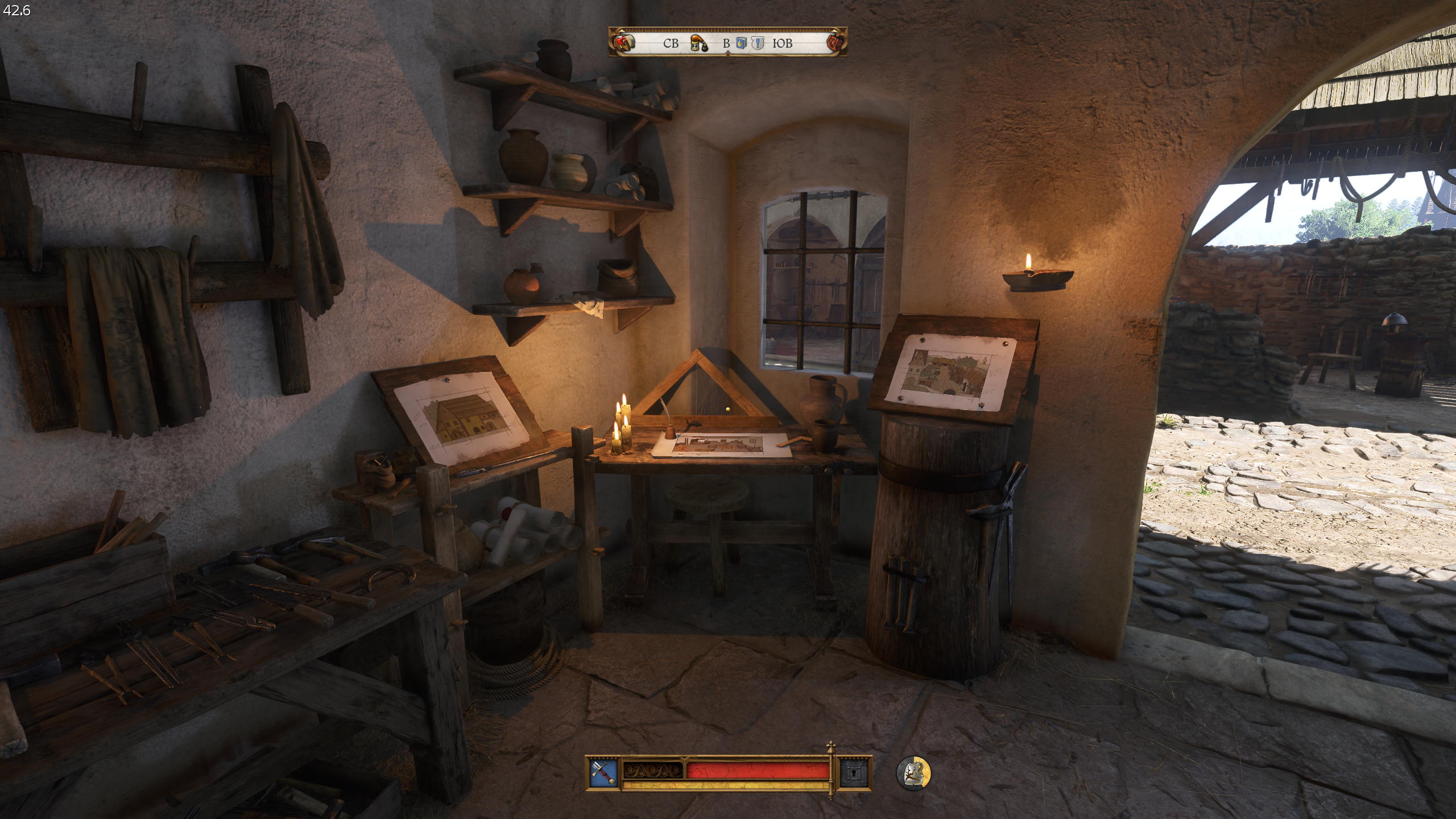Click the hourglass tavern marker on the compass
The image size is (1456, 819).
(698, 43)
